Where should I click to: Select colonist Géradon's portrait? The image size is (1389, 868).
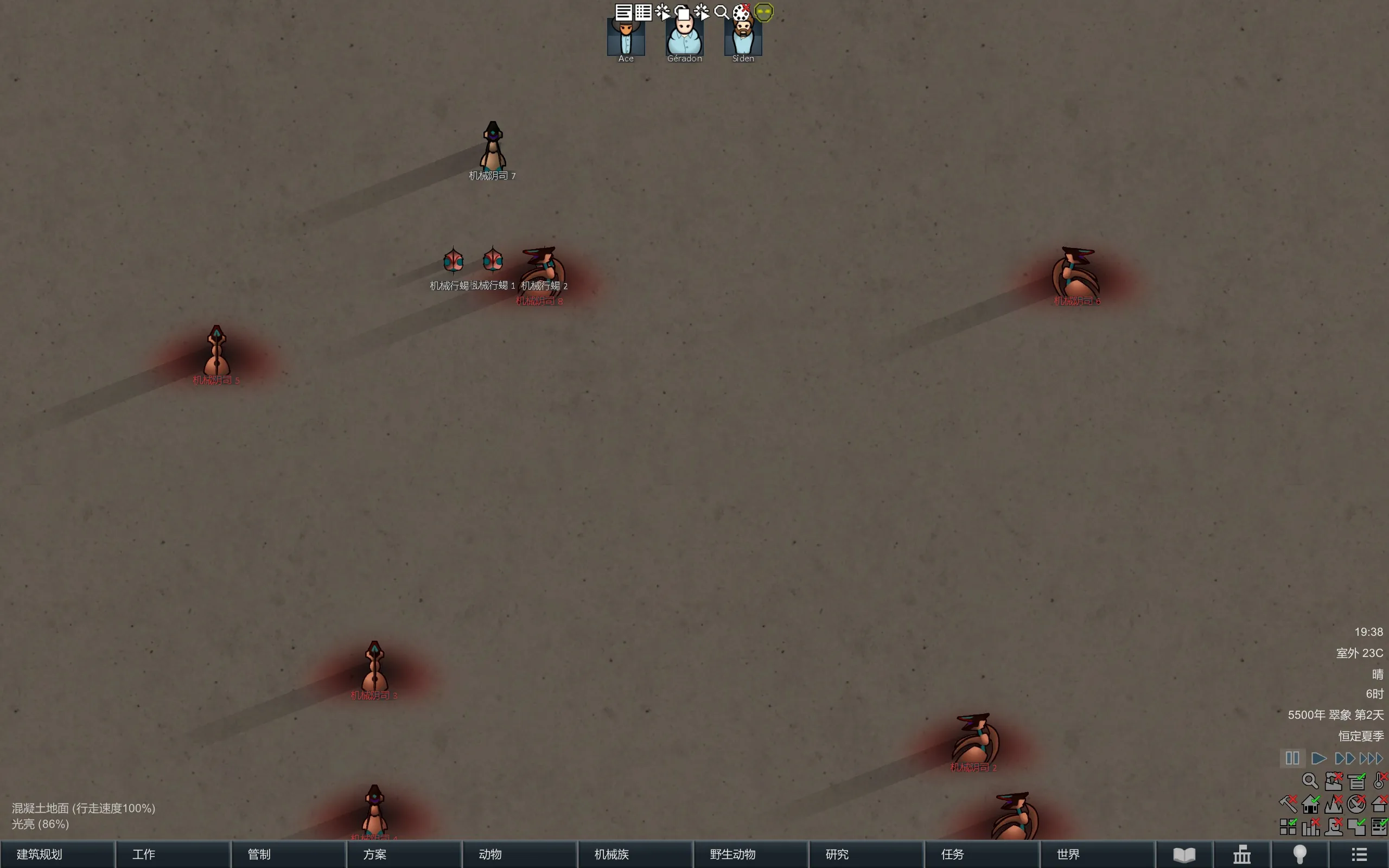tap(684, 38)
